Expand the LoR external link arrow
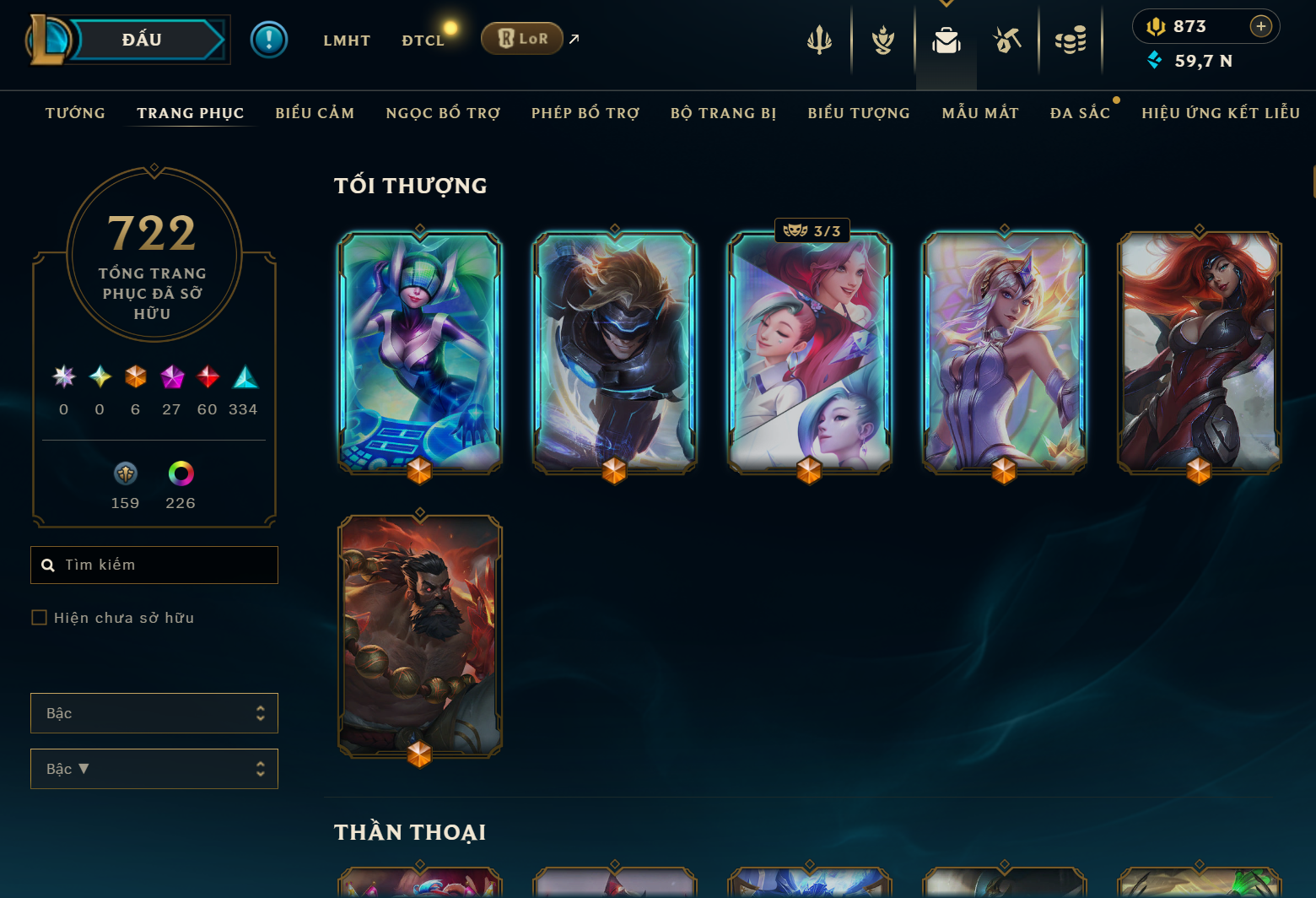 click(573, 38)
